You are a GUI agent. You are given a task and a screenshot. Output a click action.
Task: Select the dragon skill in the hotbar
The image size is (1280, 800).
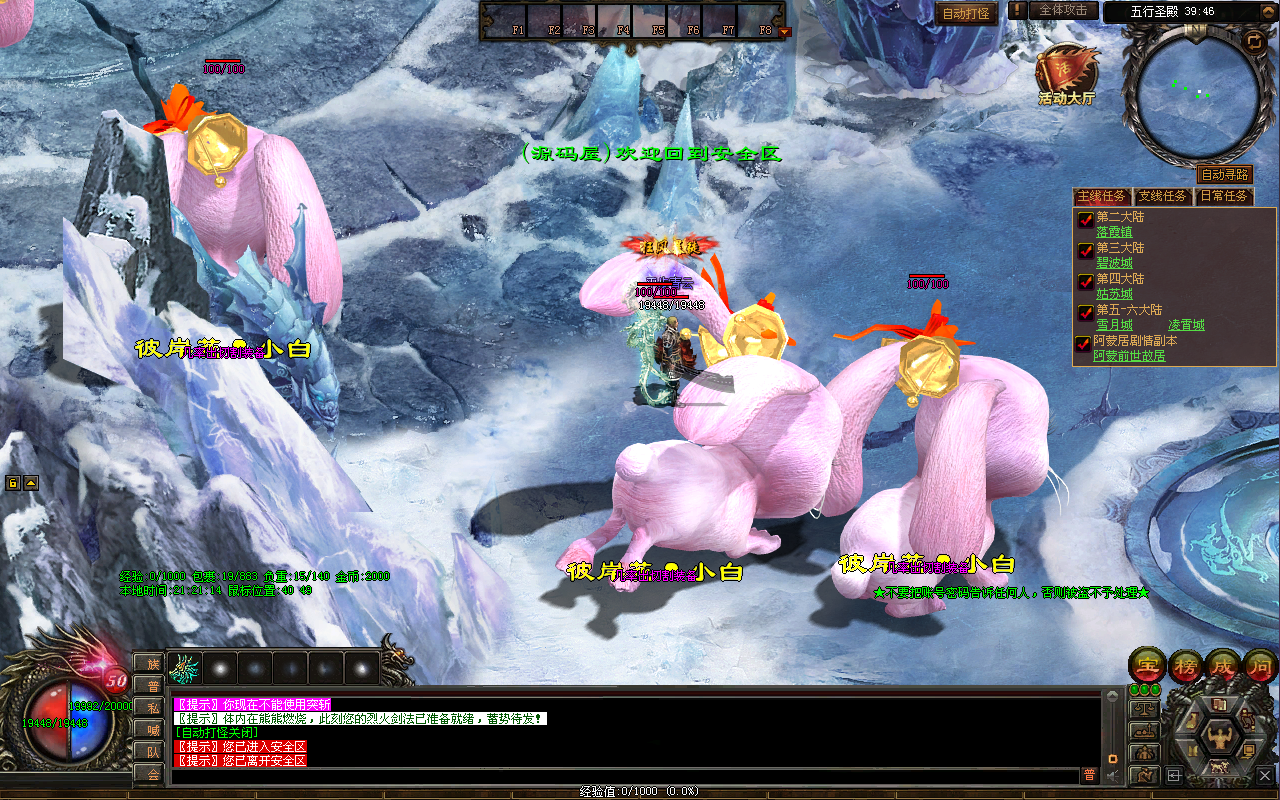[184, 667]
